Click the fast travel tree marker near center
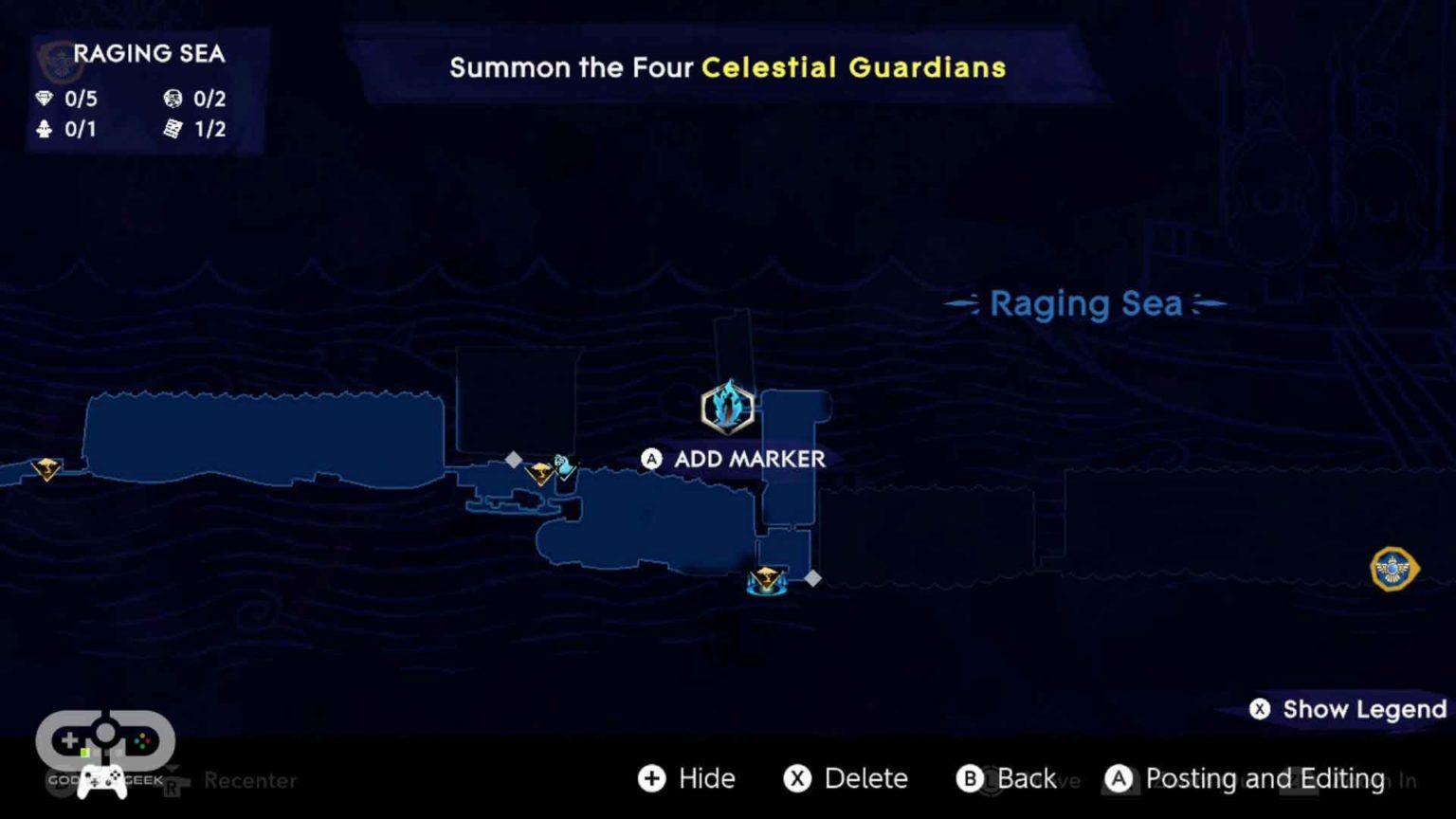The image size is (1456, 819). click(x=540, y=472)
